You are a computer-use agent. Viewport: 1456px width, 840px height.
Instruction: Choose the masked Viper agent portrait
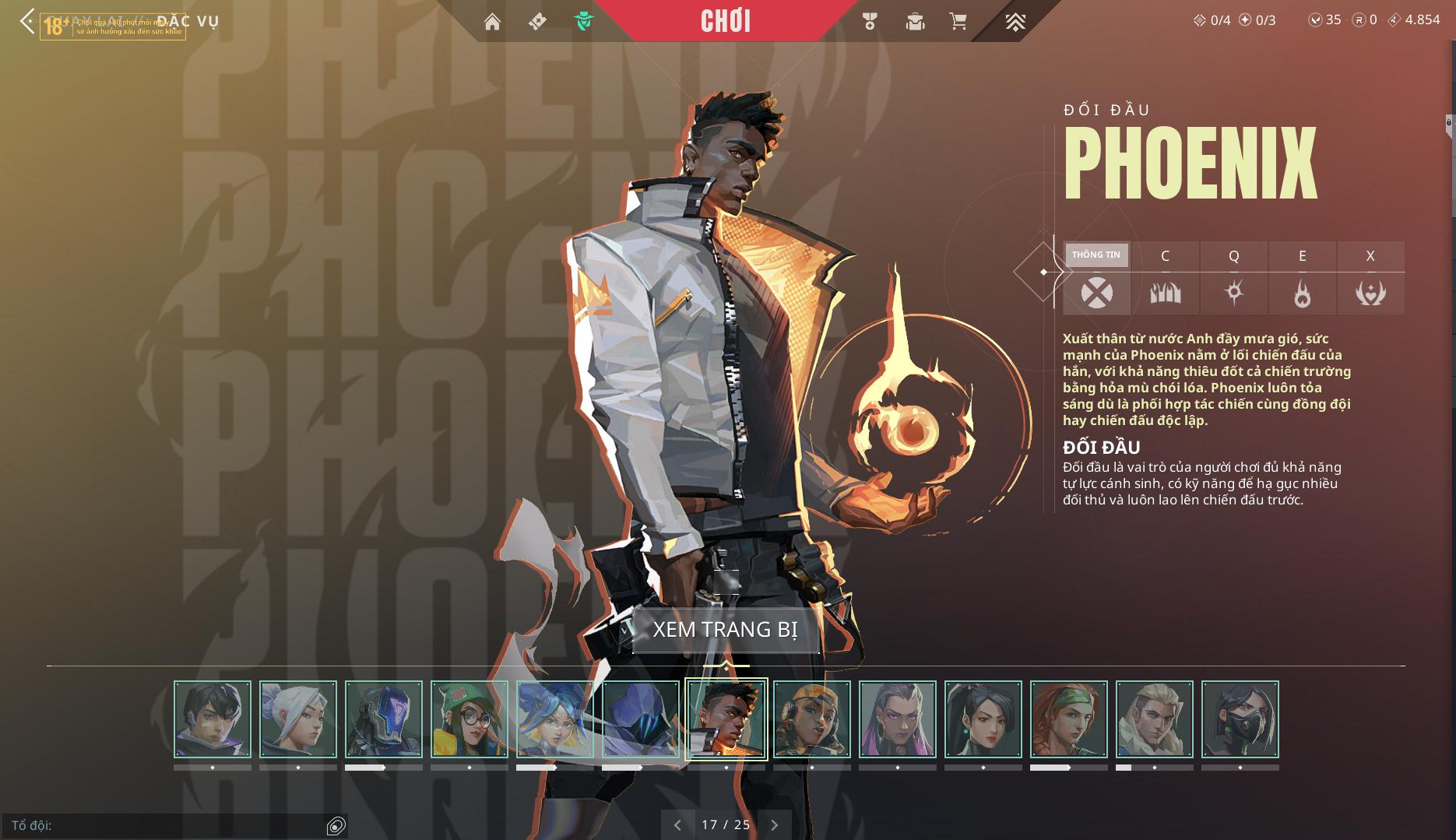pos(1240,719)
